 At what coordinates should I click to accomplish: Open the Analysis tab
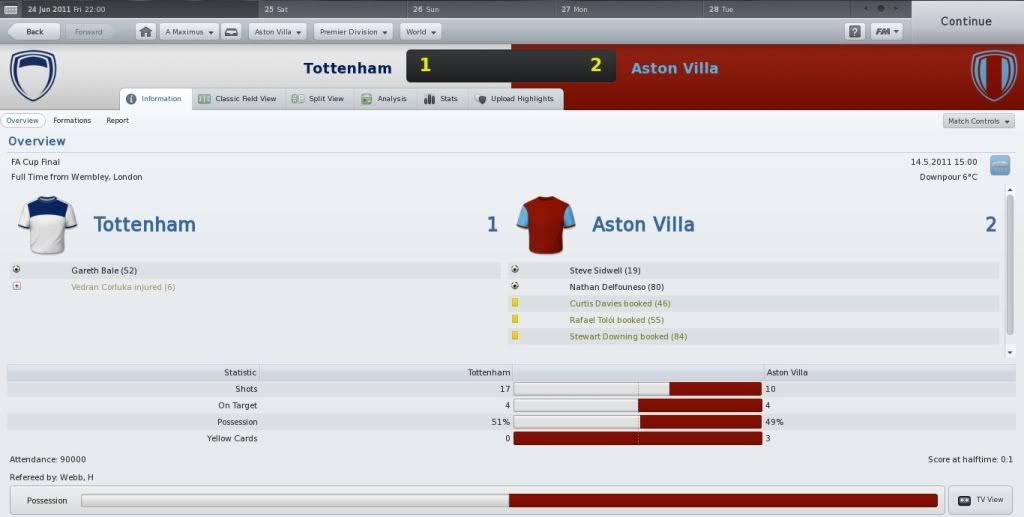(x=384, y=99)
